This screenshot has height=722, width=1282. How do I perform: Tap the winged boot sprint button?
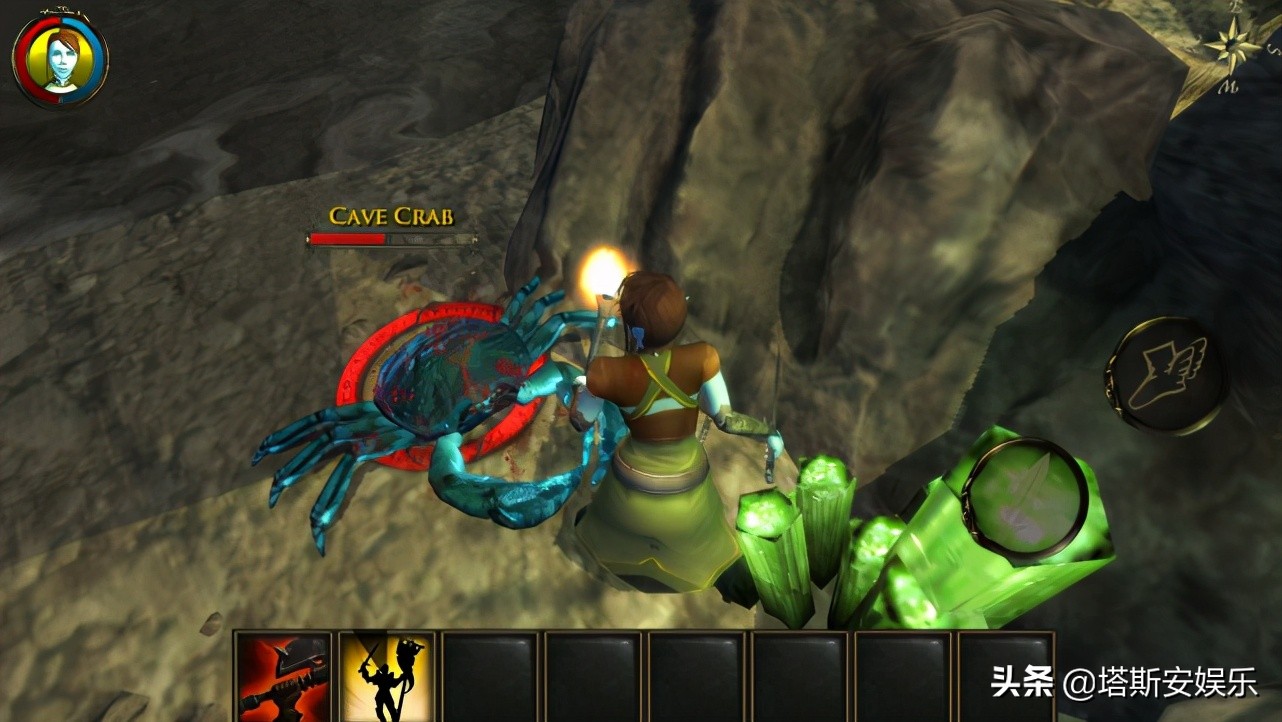tap(1167, 376)
